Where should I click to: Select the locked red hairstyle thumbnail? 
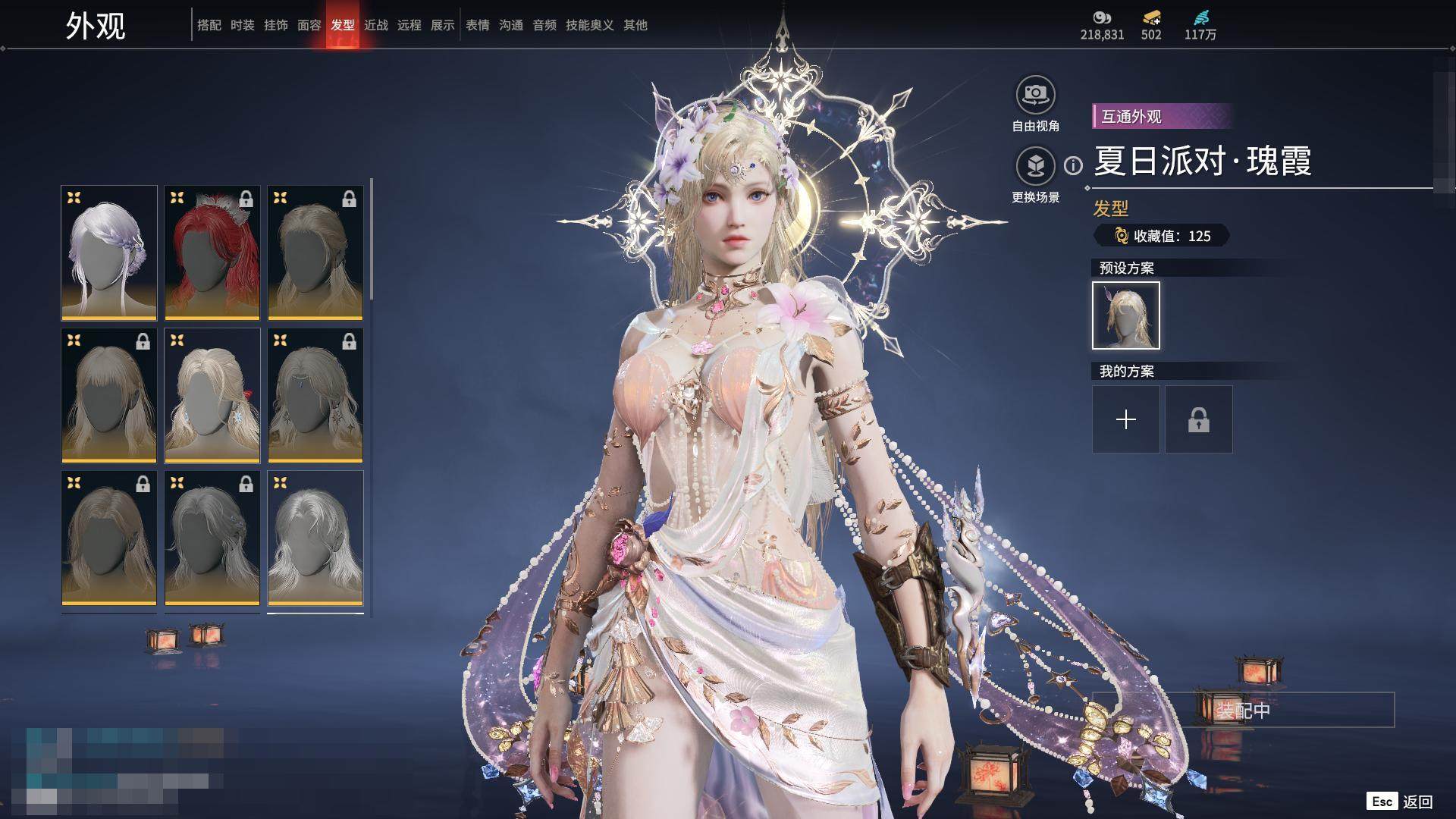212,253
